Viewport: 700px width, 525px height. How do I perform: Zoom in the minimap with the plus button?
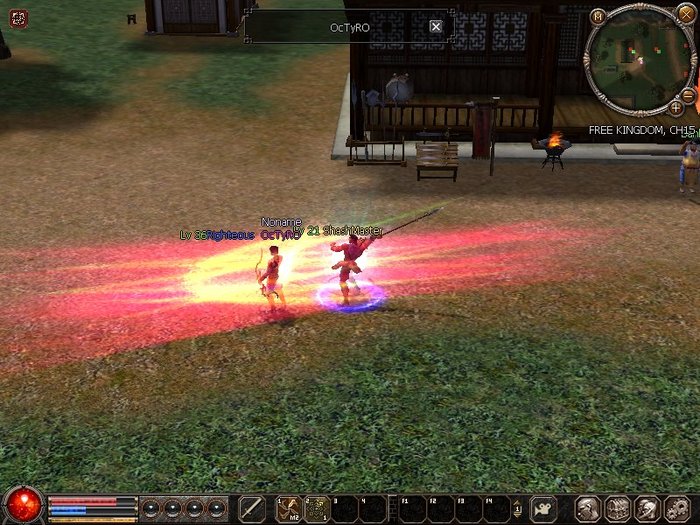click(x=676, y=107)
